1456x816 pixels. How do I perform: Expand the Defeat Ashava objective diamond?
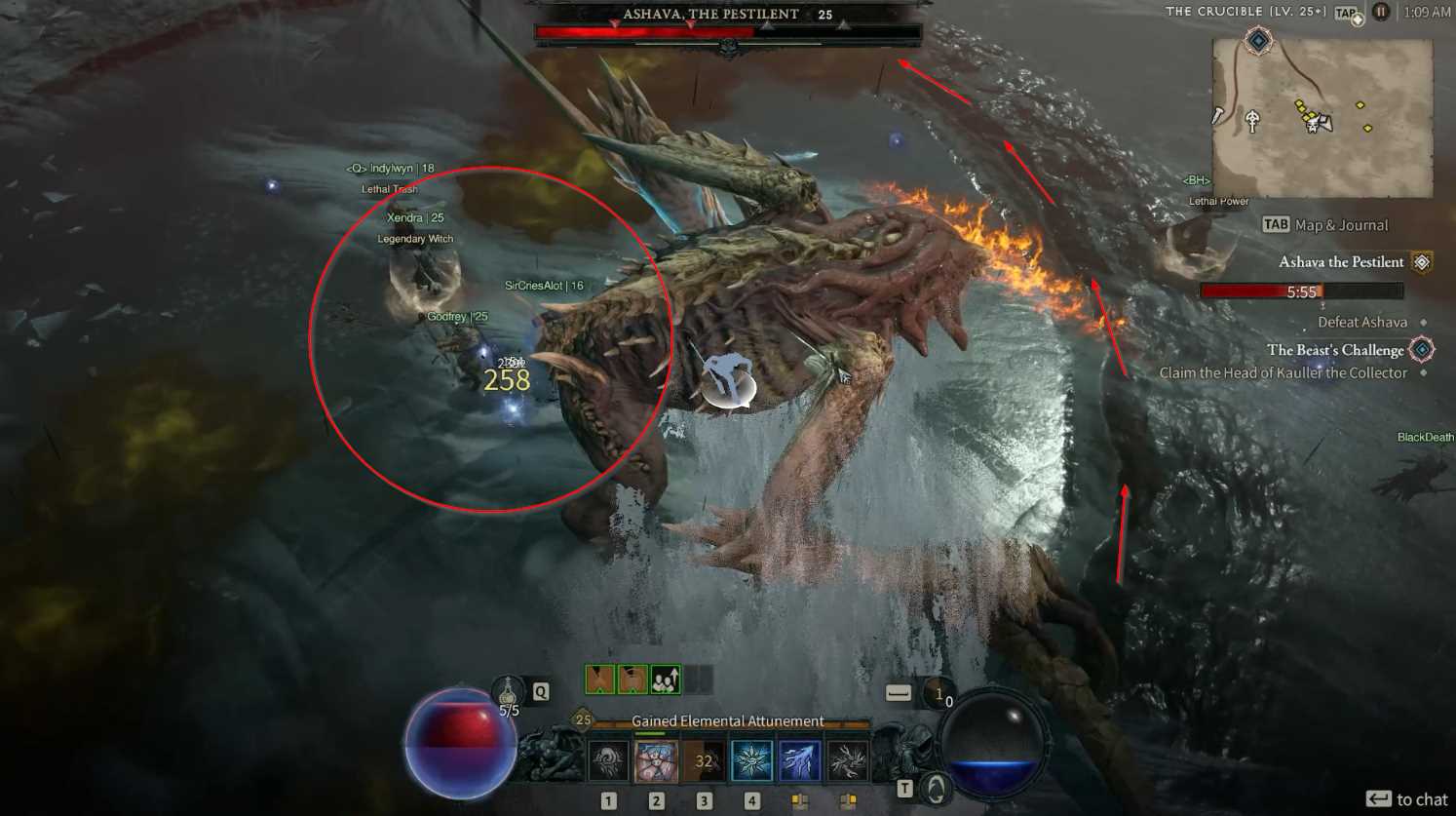[x=1423, y=323]
